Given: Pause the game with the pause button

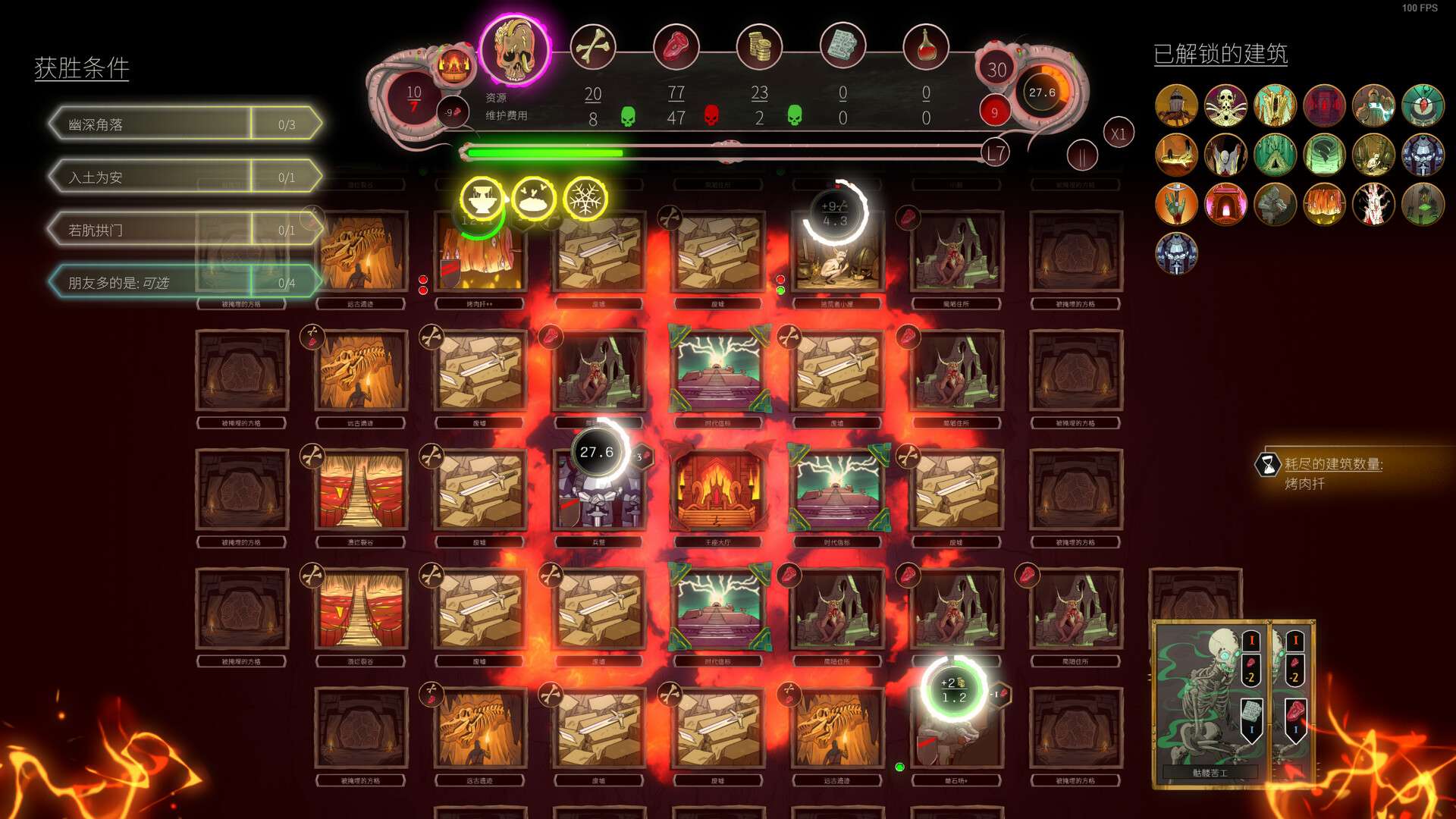Looking at the screenshot, I should coord(1082,156).
